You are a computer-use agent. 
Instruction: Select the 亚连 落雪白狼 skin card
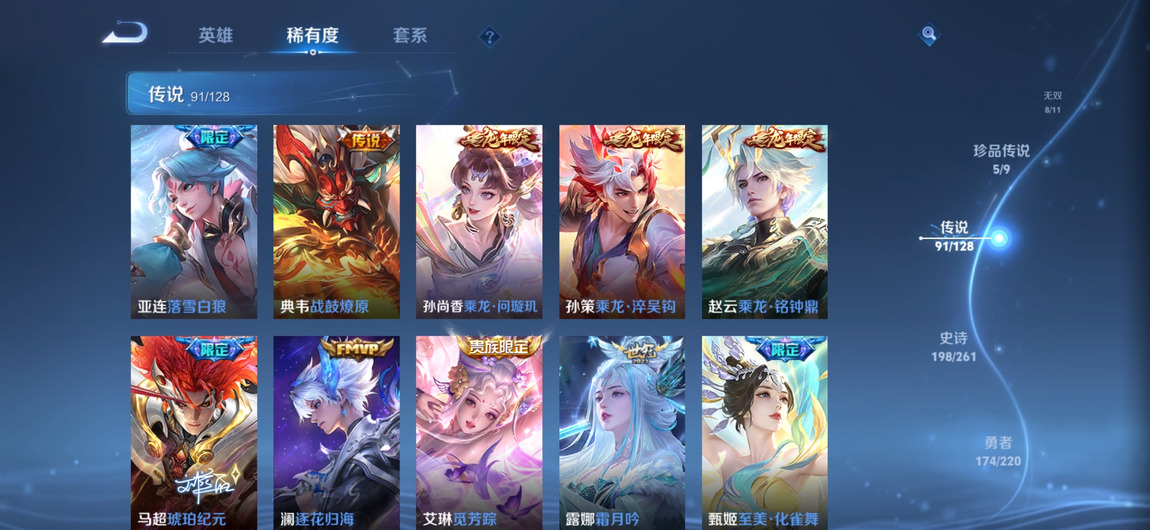[x=194, y=222]
